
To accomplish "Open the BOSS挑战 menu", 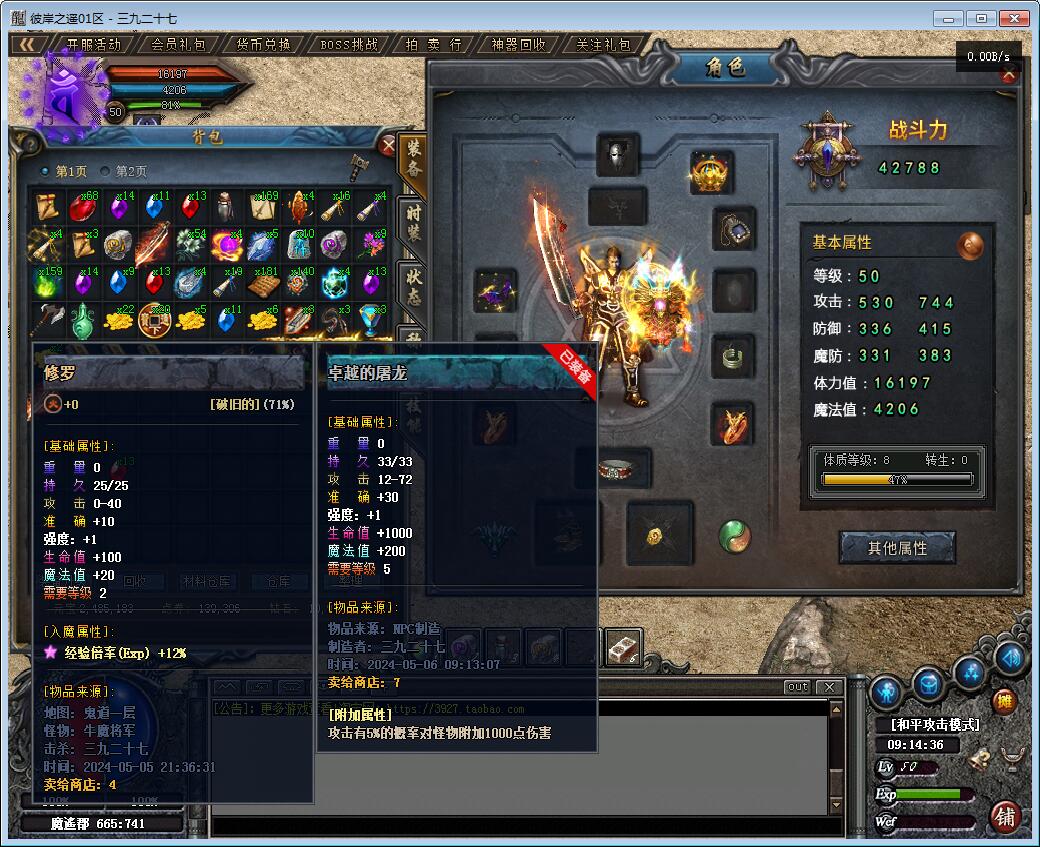I will [349, 44].
